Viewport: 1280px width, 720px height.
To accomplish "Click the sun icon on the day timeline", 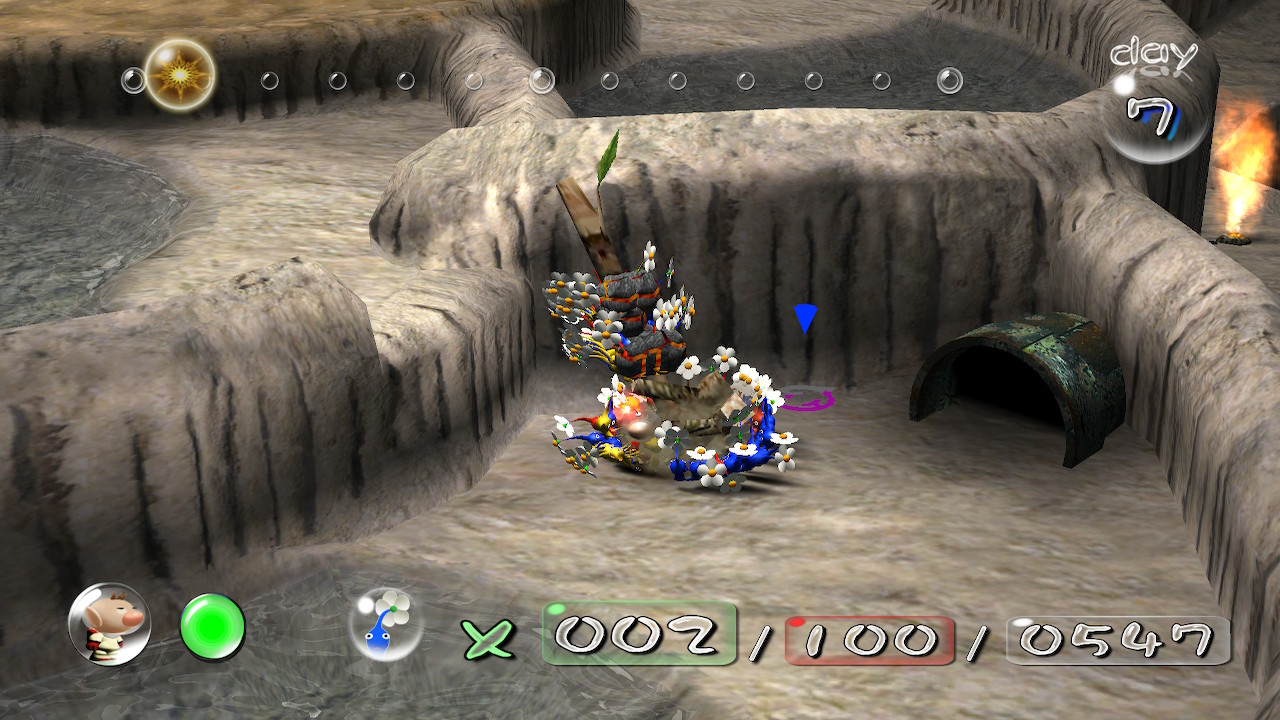I will coord(180,75).
